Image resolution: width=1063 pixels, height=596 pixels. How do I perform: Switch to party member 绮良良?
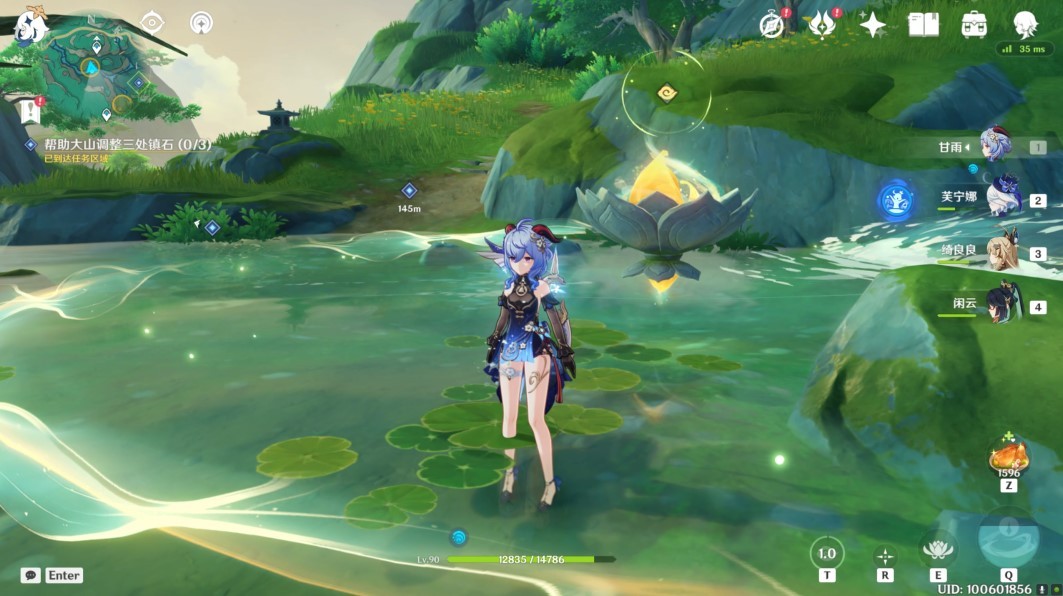pyautogui.click(x=1001, y=251)
